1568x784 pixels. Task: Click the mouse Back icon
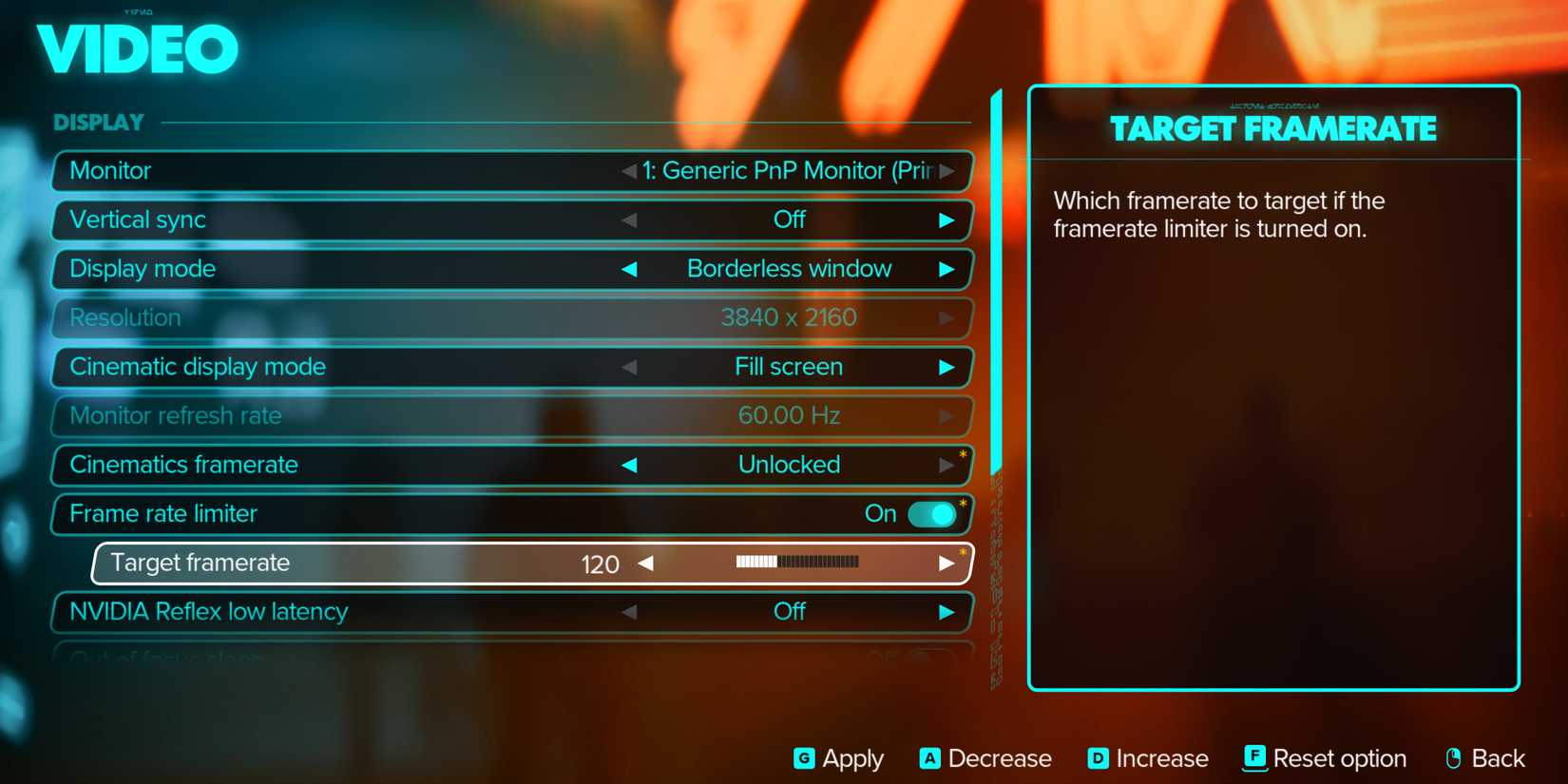click(x=1454, y=758)
